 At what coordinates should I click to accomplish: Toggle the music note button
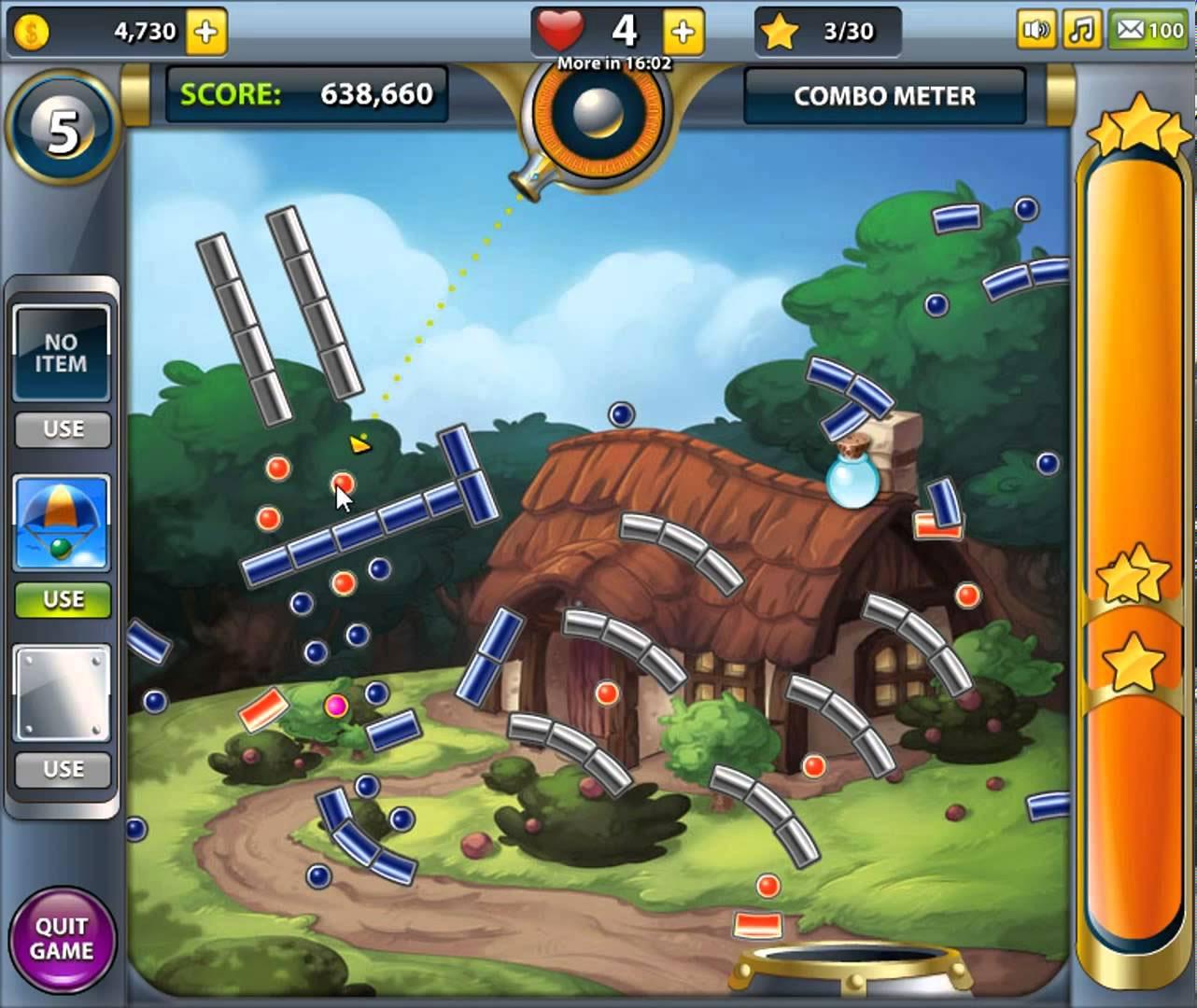click(x=1080, y=31)
